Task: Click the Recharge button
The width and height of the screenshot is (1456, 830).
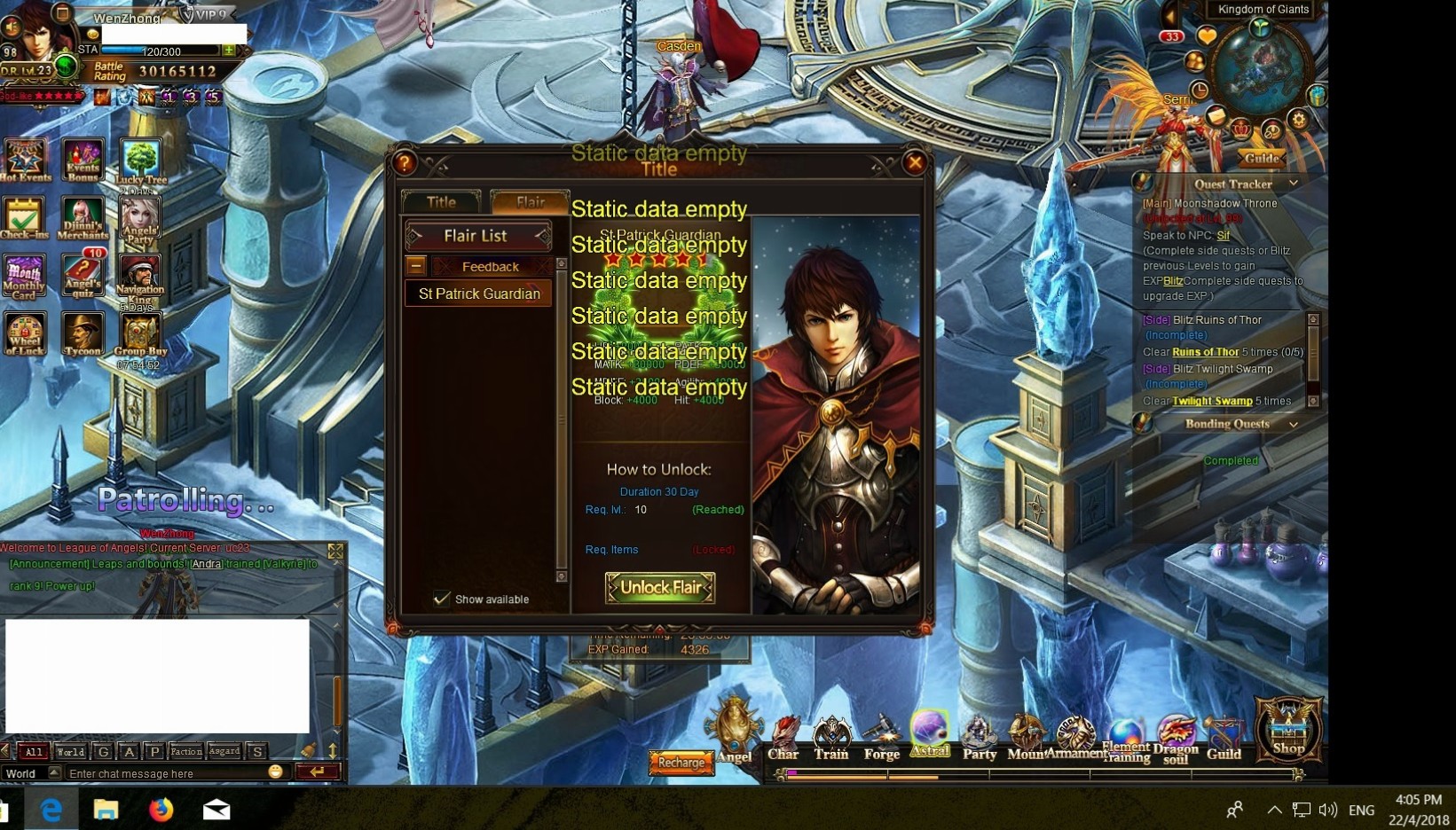Action: (x=681, y=762)
